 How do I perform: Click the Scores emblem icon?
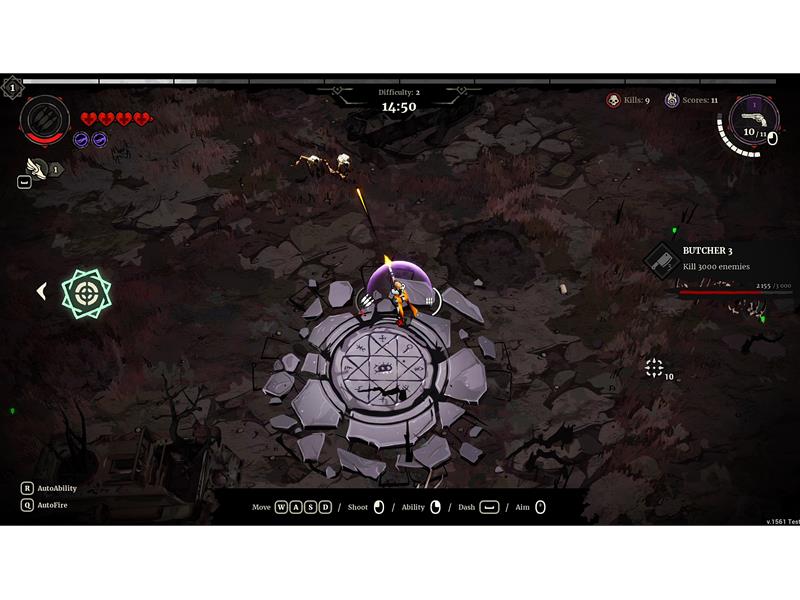[x=672, y=100]
